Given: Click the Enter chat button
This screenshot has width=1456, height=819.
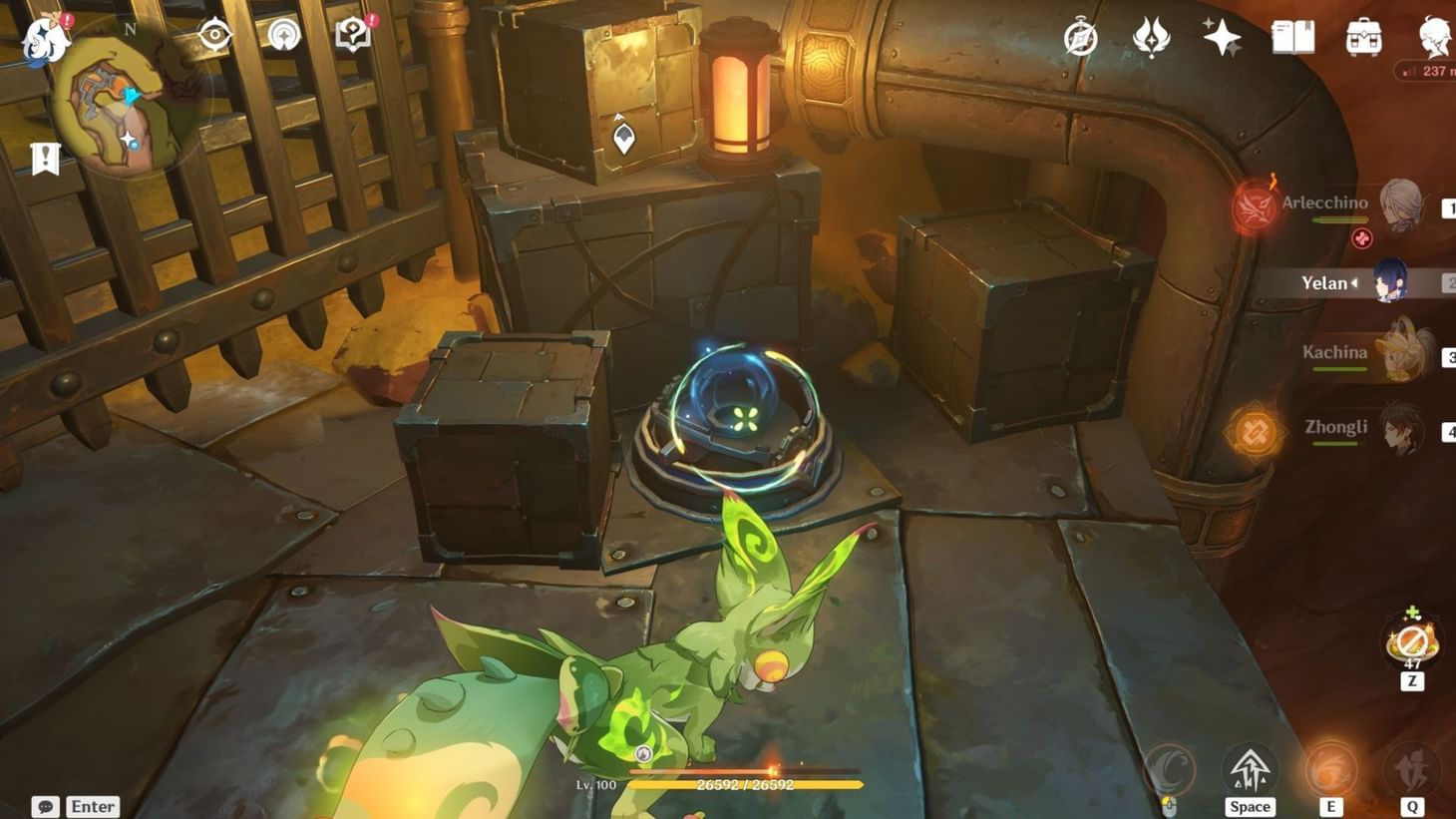Looking at the screenshot, I should coord(92,806).
